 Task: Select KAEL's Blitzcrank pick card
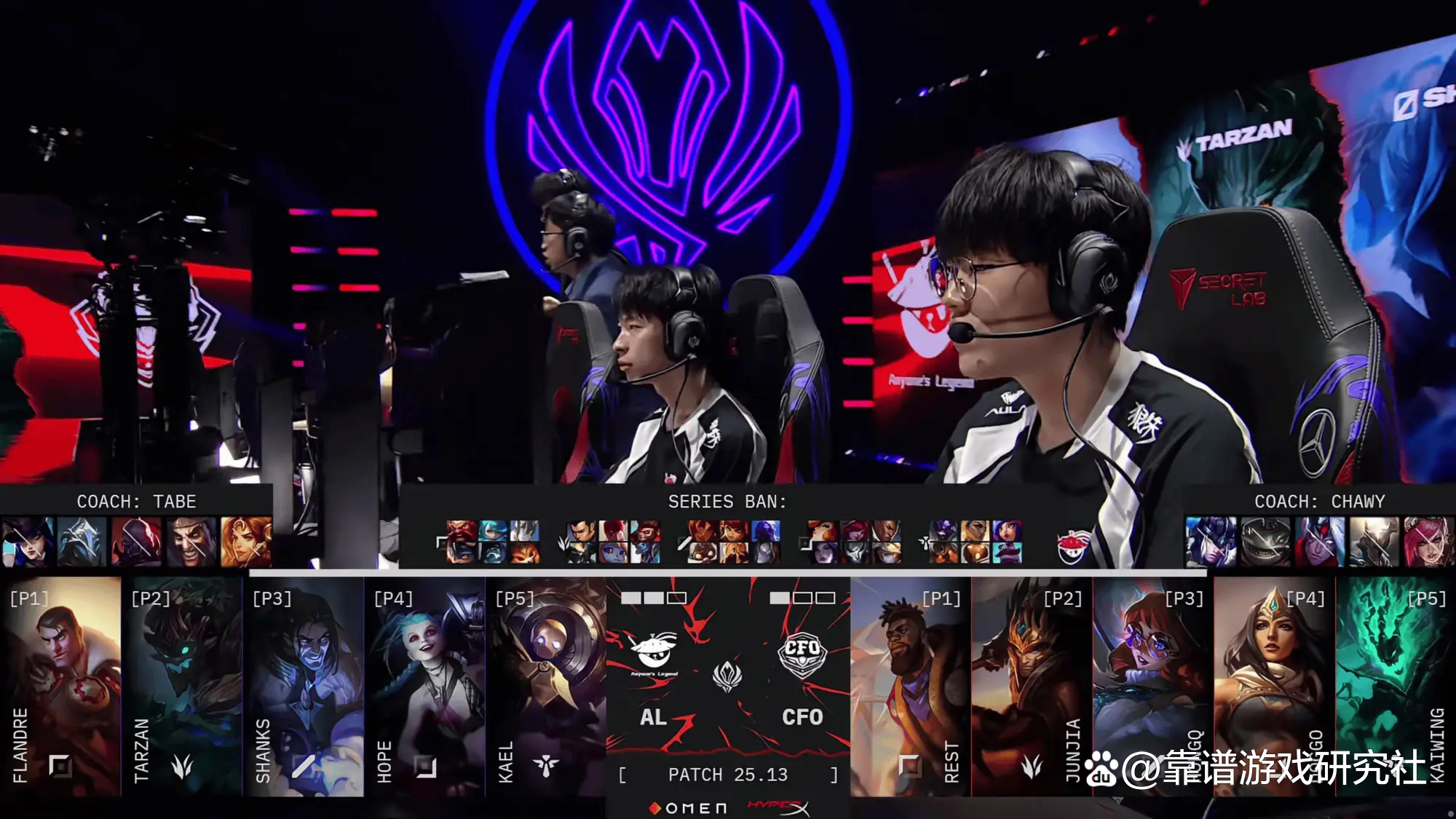click(546, 686)
